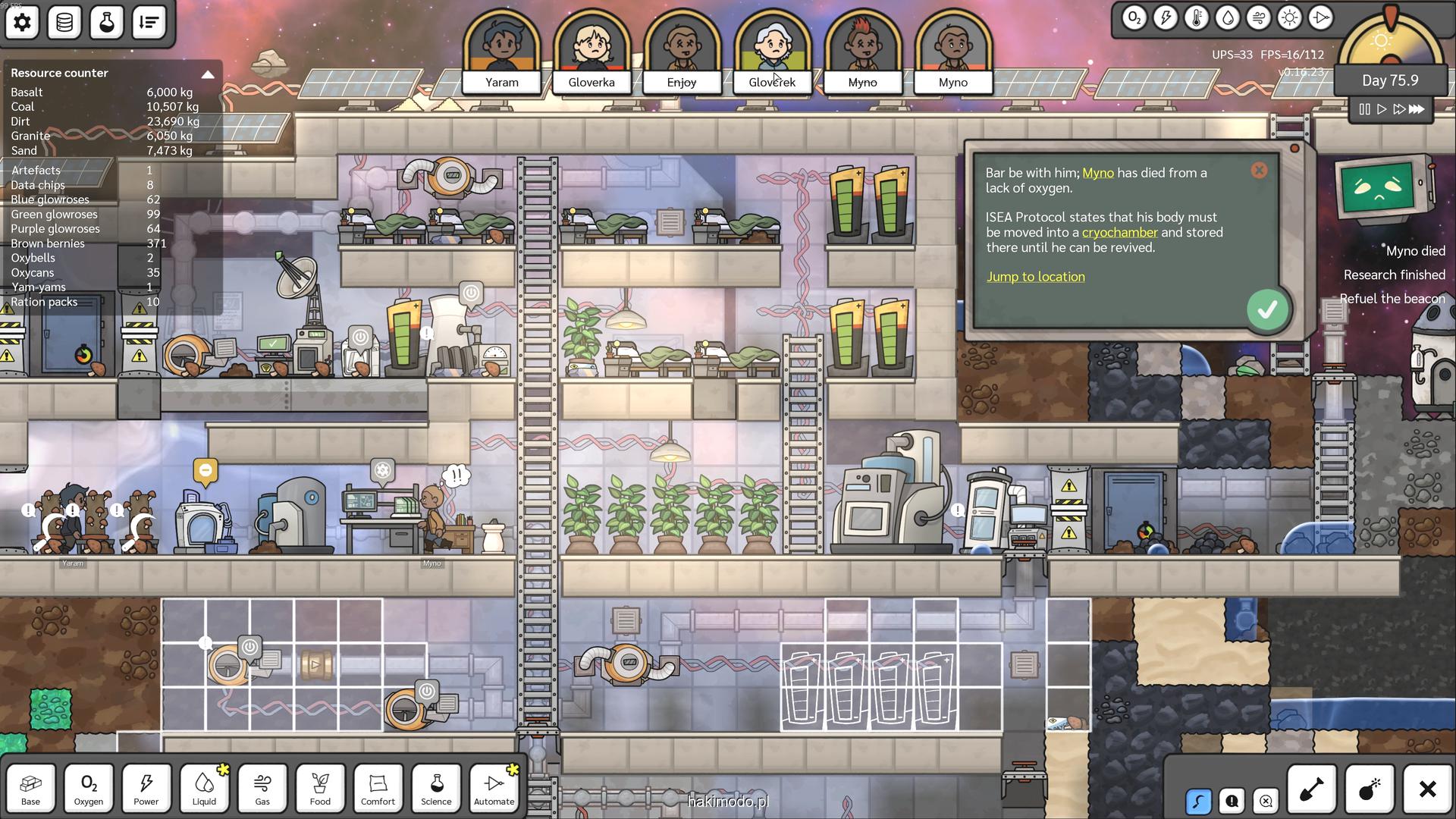Close the Myno death notification

tap(1259, 171)
